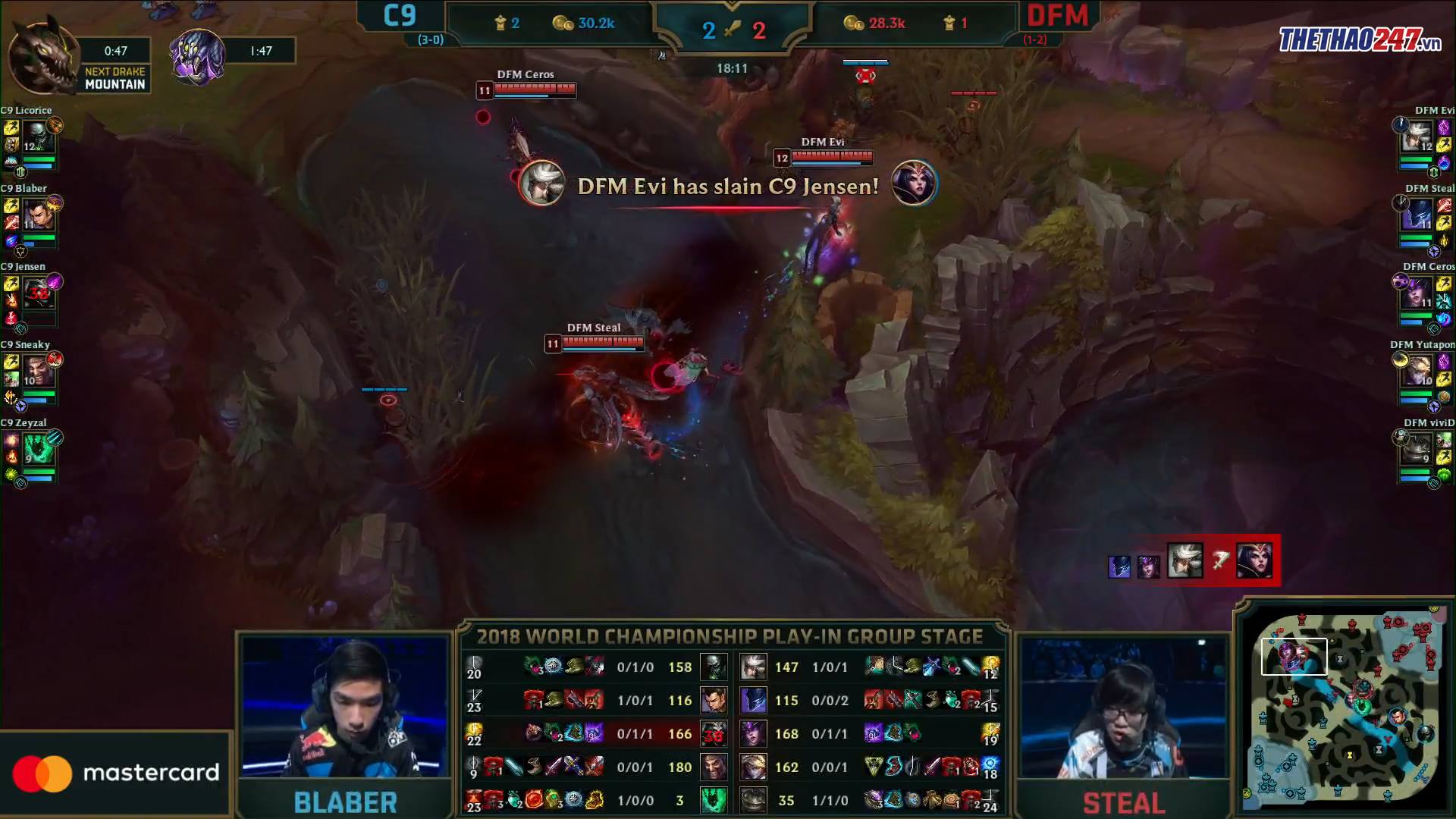Click the kill feed entry beside minimap
Screen dimensions: 1456x819
pos(1193,562)
